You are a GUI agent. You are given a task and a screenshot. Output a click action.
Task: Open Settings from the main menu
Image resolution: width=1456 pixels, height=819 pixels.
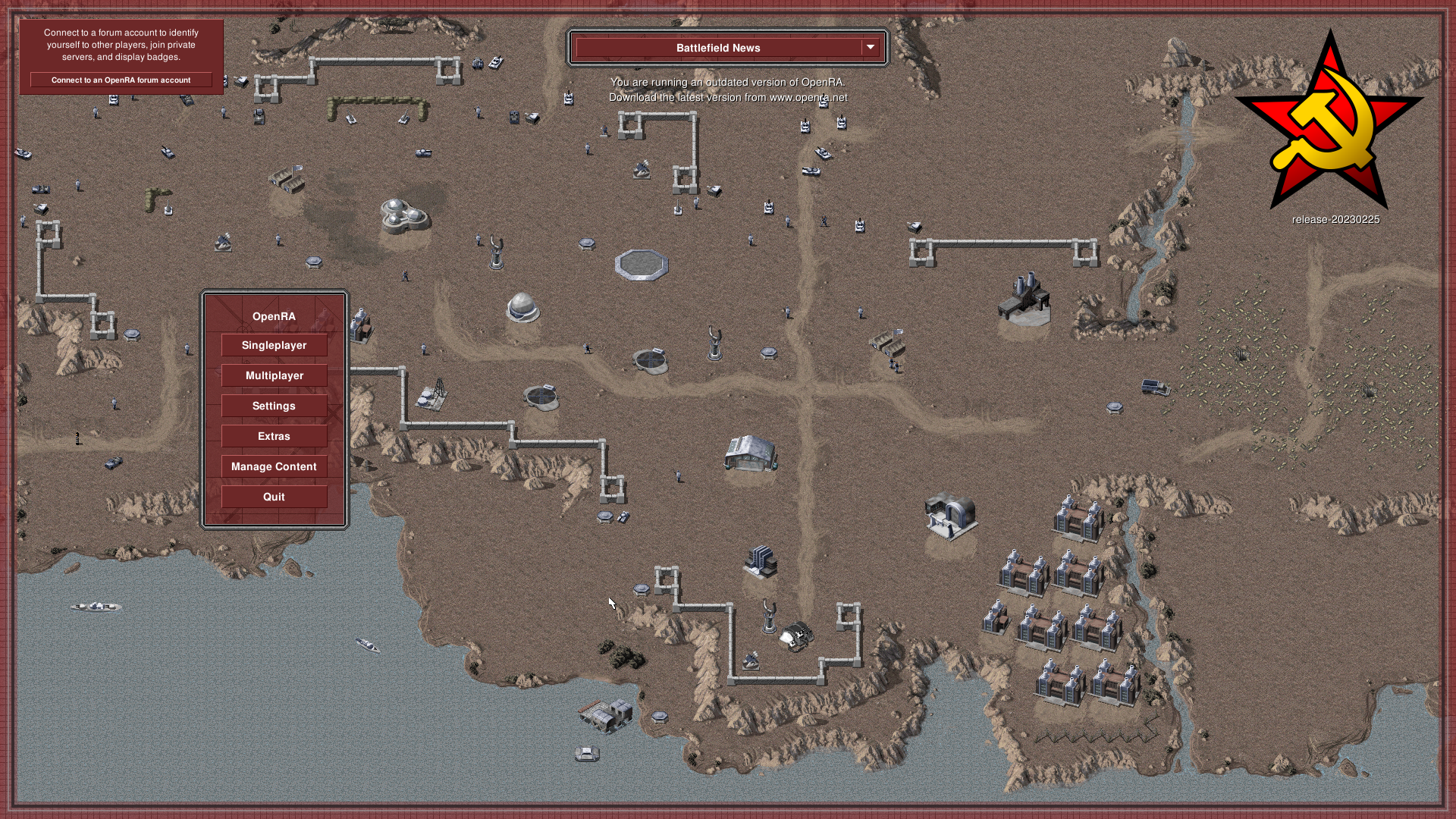[x=274, y=406]
